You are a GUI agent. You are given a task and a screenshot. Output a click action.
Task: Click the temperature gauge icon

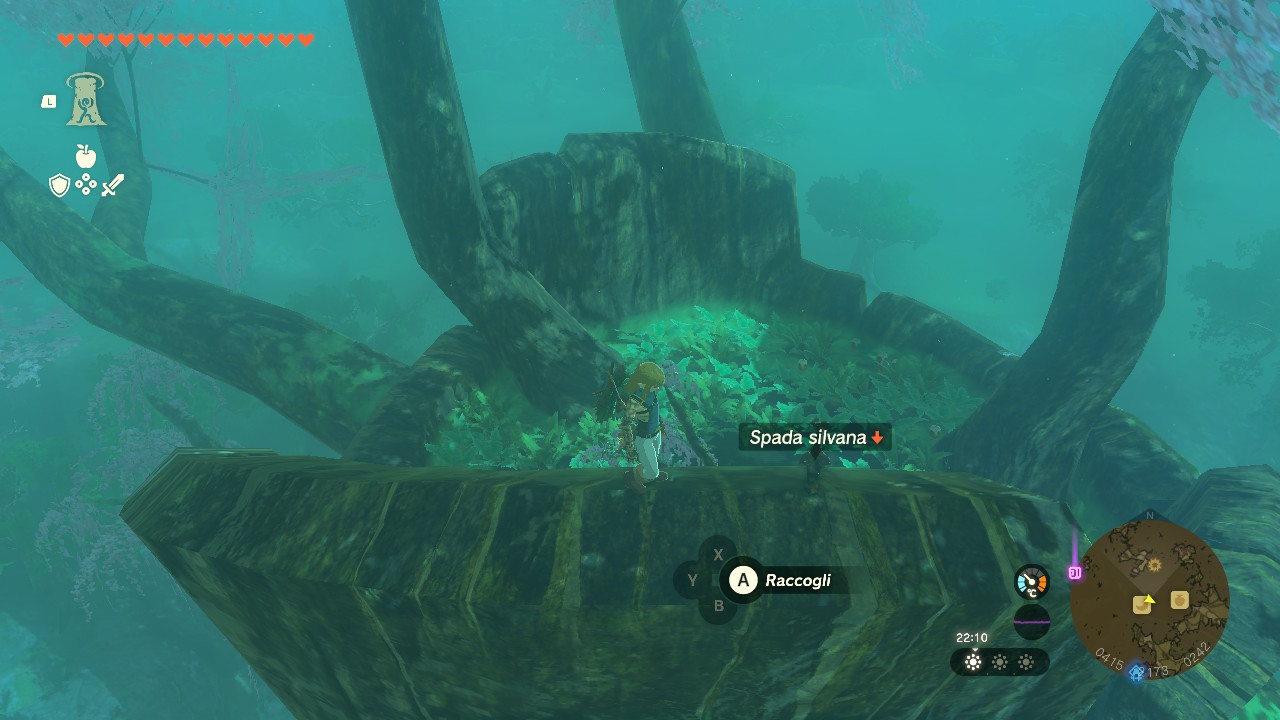[1031, 582]
